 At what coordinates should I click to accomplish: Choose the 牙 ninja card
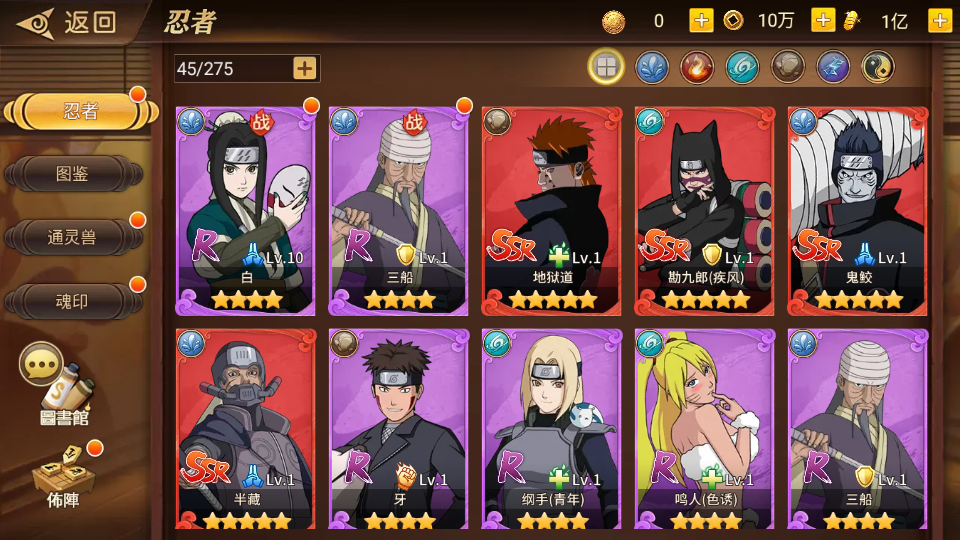(399, 430)
